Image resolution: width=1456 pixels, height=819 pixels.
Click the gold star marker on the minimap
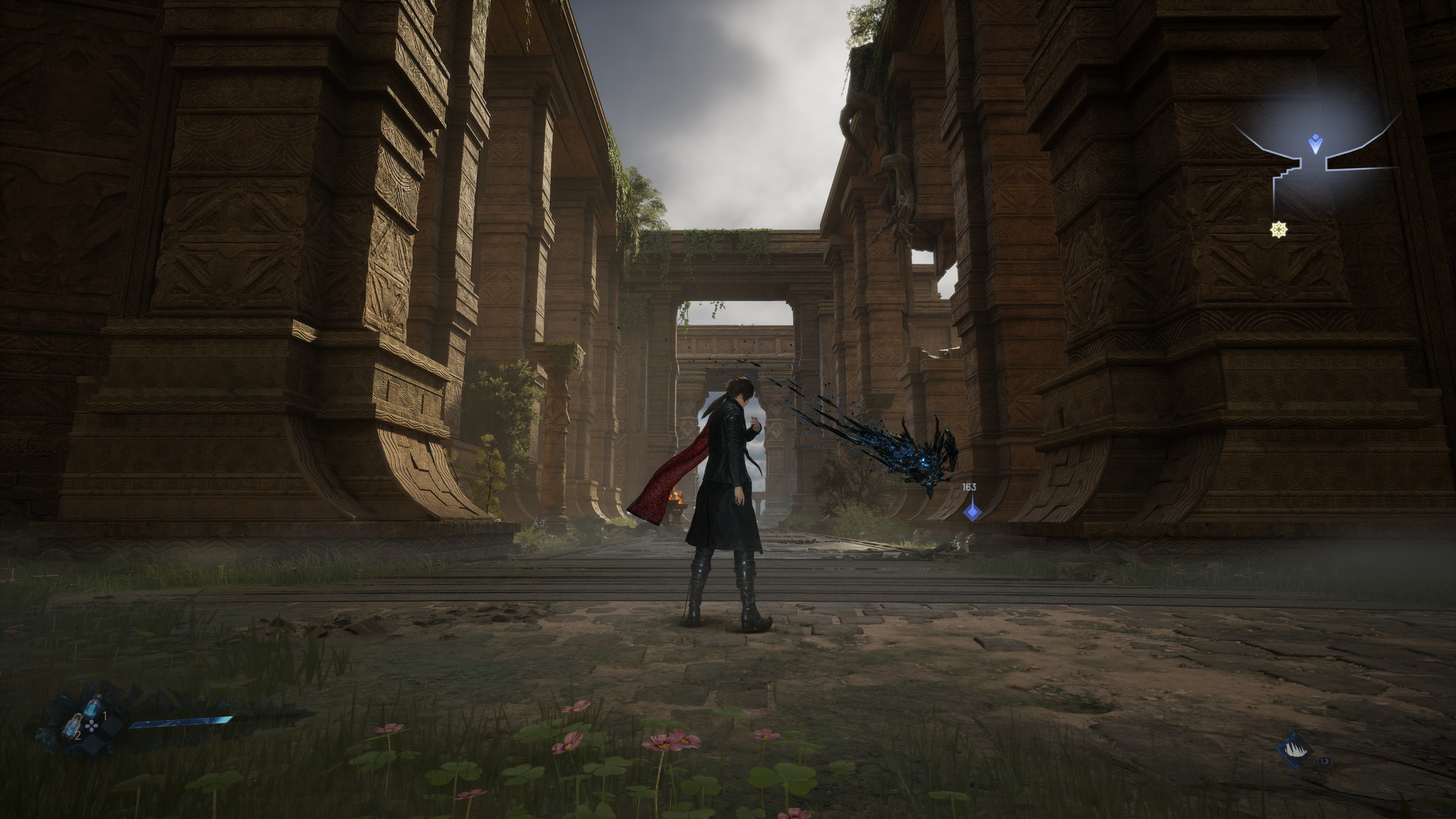point(1281,228)
